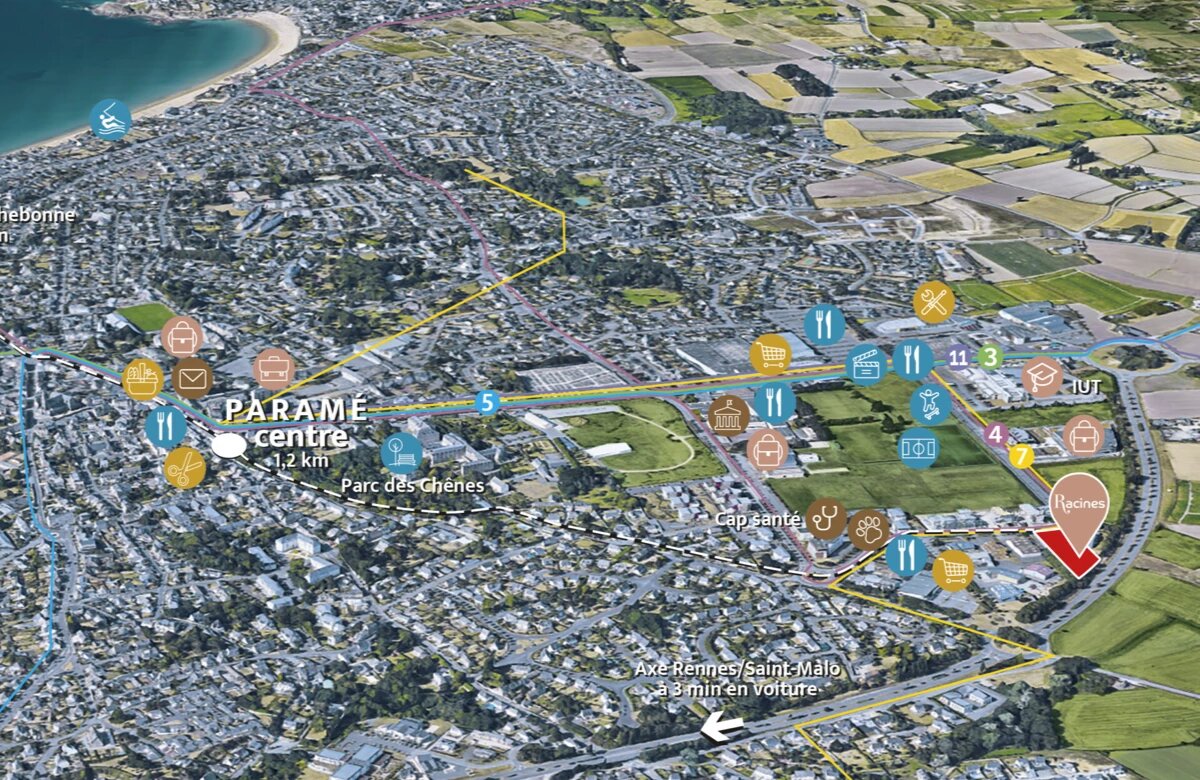1200x780 pixels.
Task: Open the graduation cap IUT marker
Action: pos(1042,377)
